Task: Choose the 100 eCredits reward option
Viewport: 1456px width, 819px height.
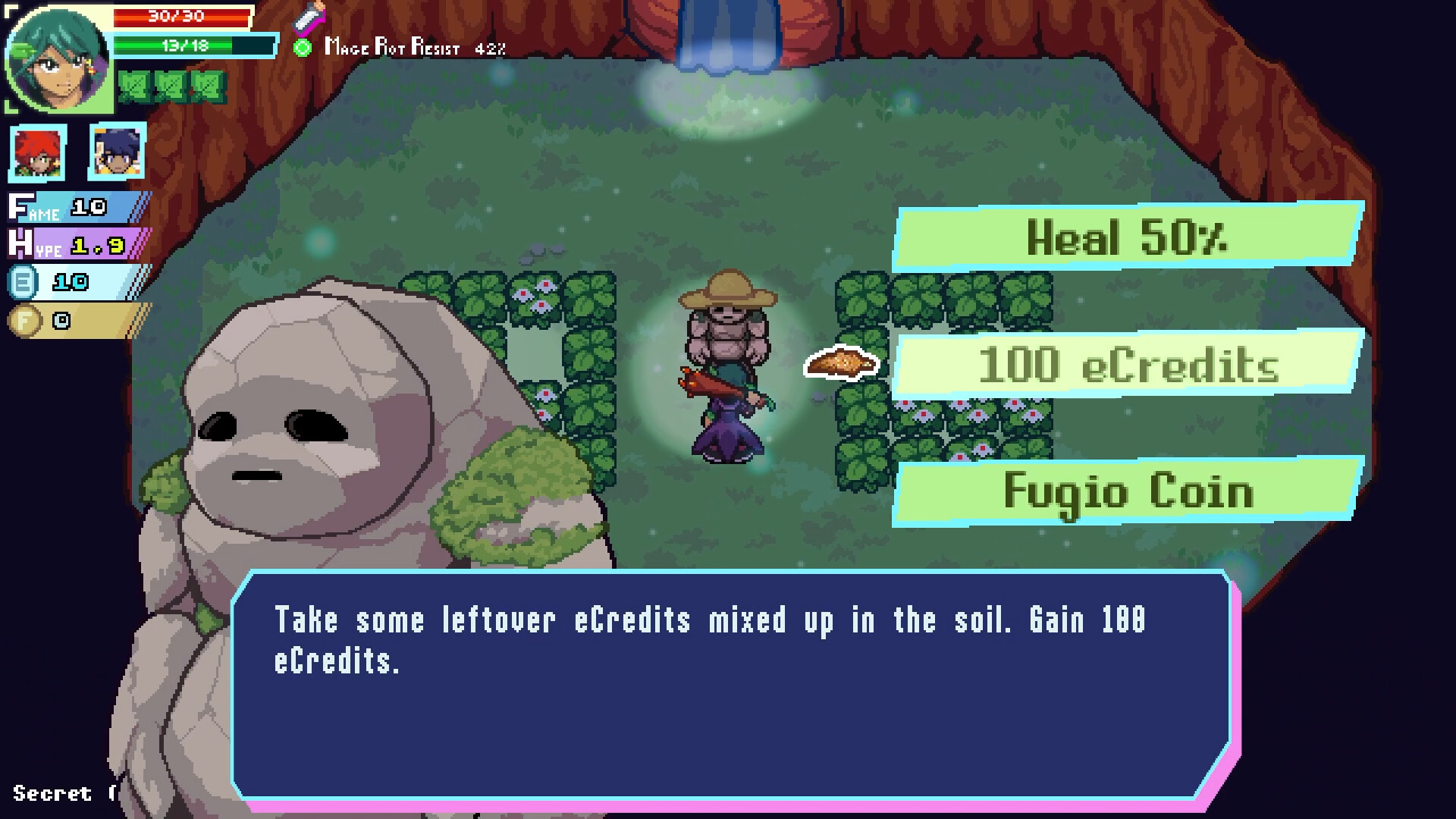Action: pos(1128,366)
